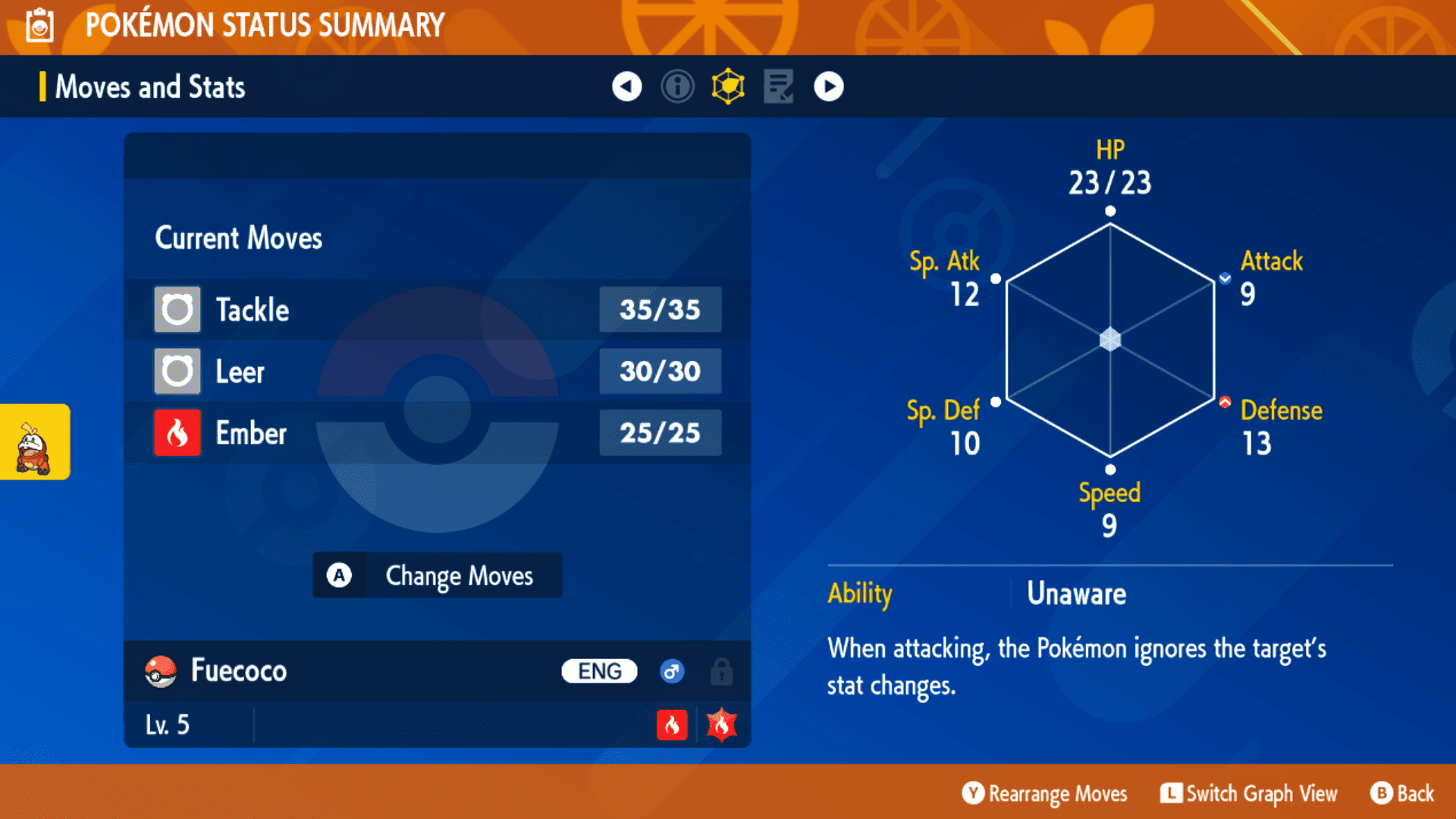
Task: Click the male gender symbol
Action: click(672, 671)
